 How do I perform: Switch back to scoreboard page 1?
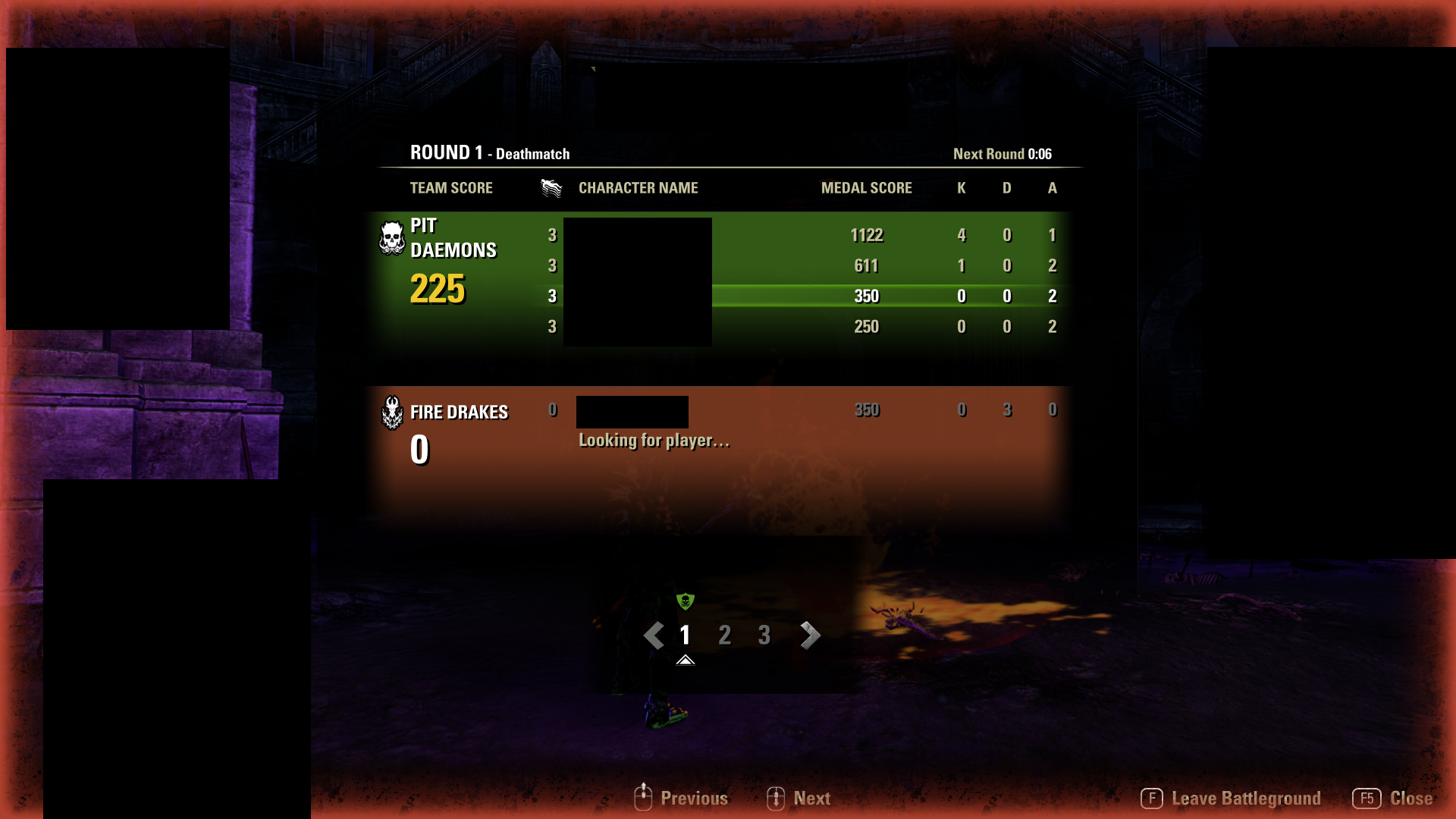pos(685,635)
